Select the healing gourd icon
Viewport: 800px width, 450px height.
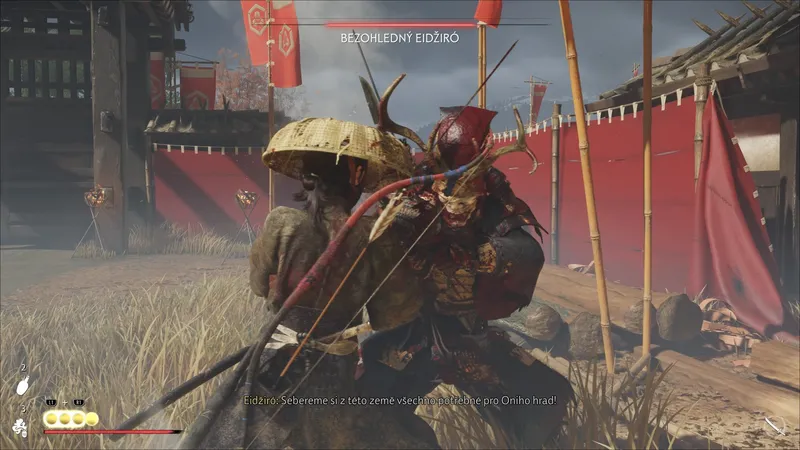(x=24, y=385)
